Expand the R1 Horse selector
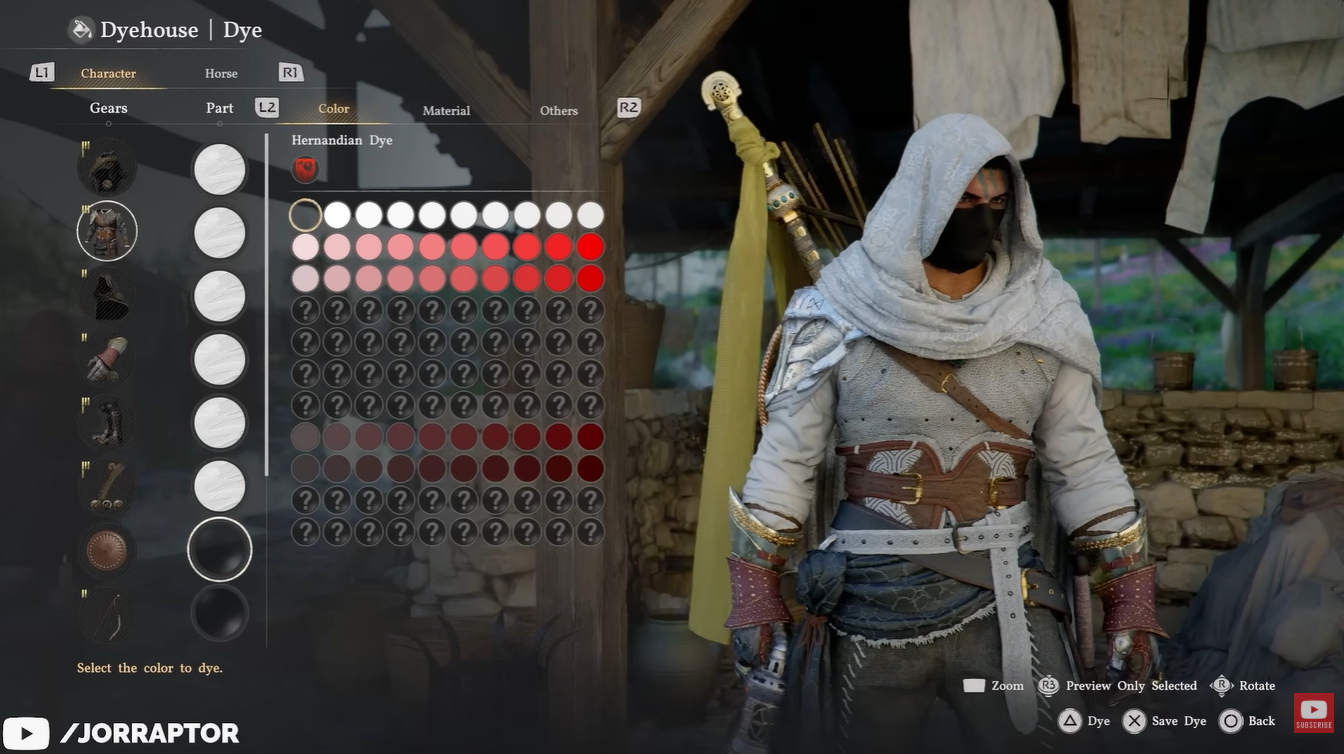The image size is (1344, 754). click(x=289, y=71)
